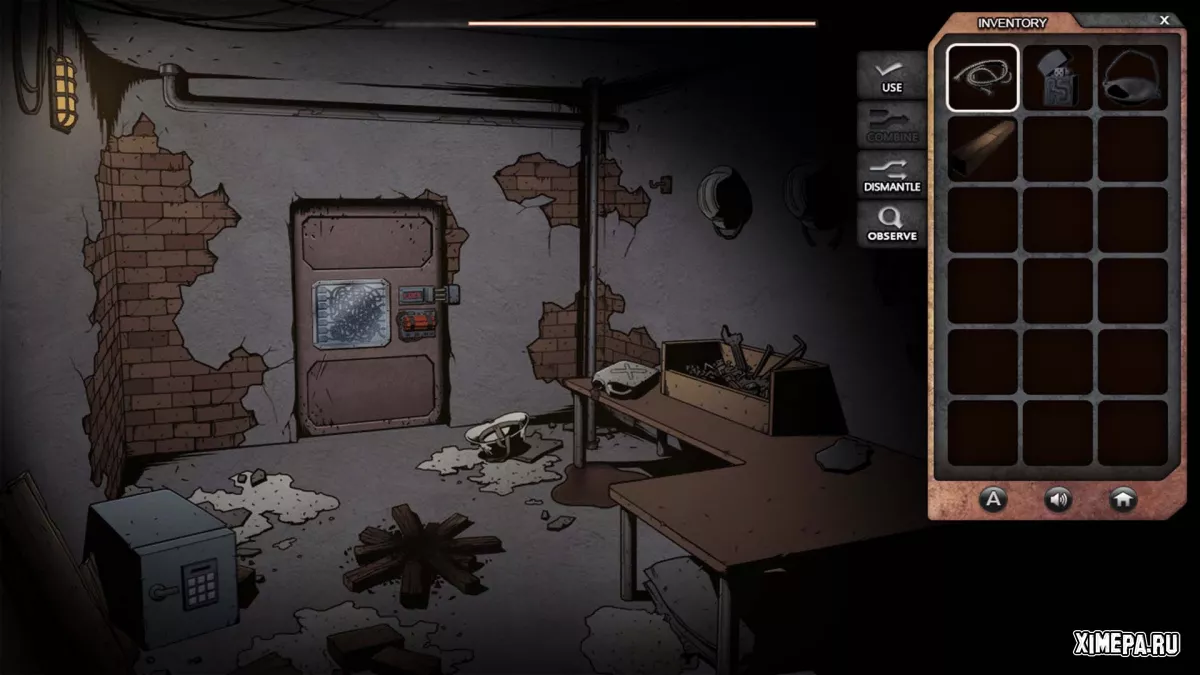Choose the wooden plank inventory slot

(983, 149)
